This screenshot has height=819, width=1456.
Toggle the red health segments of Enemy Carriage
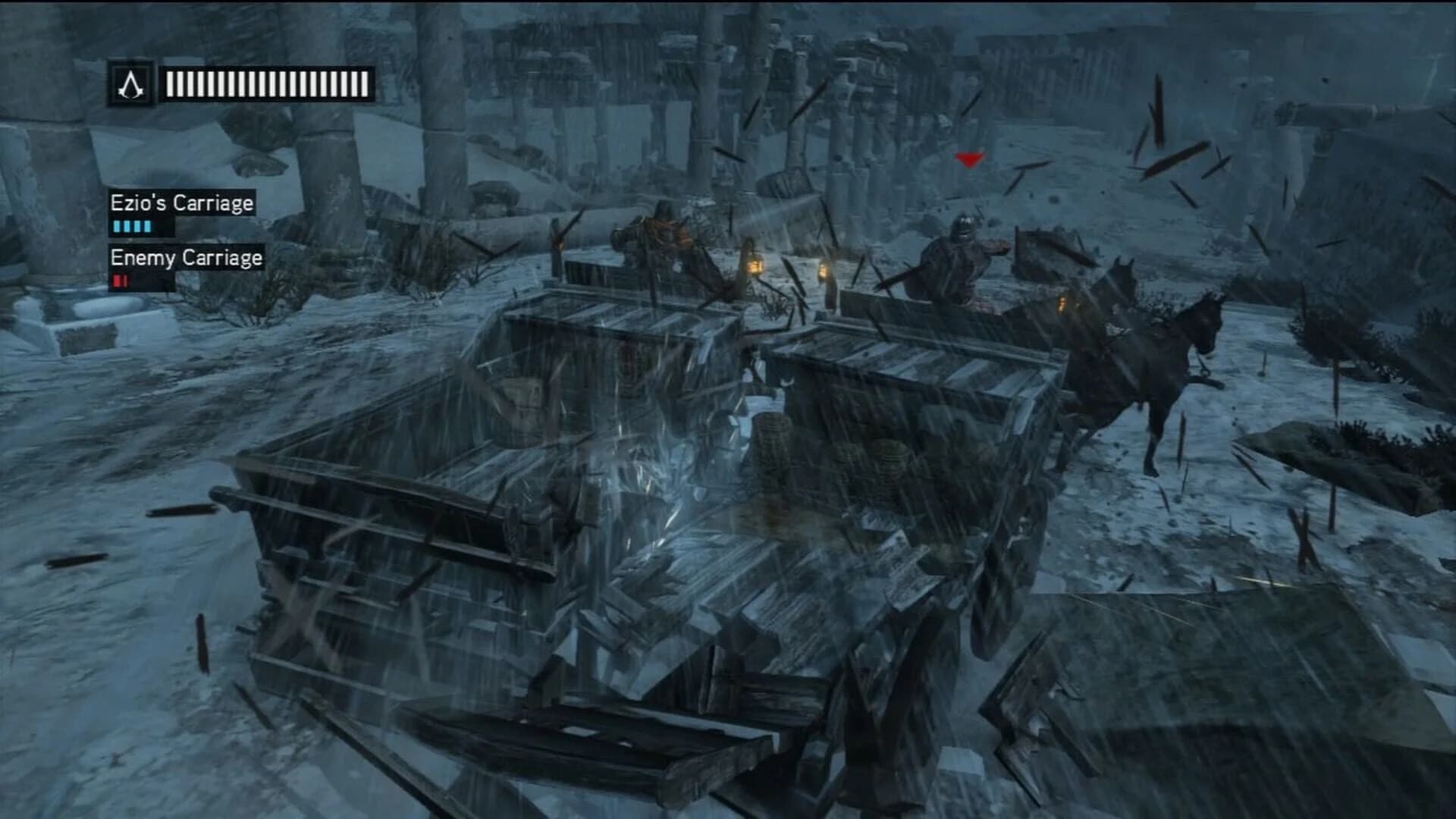click(x=119, y=280)
